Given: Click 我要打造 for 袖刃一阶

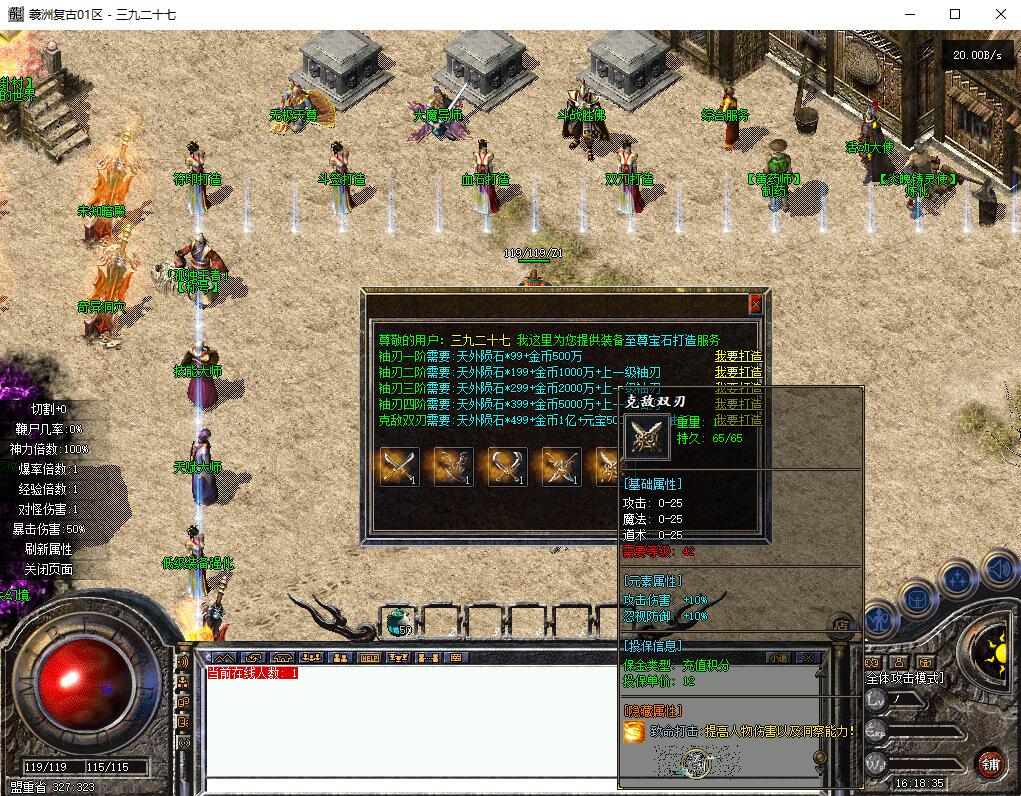Looking at the screenshot, I should pyautogui.click(x=737, y=357).
